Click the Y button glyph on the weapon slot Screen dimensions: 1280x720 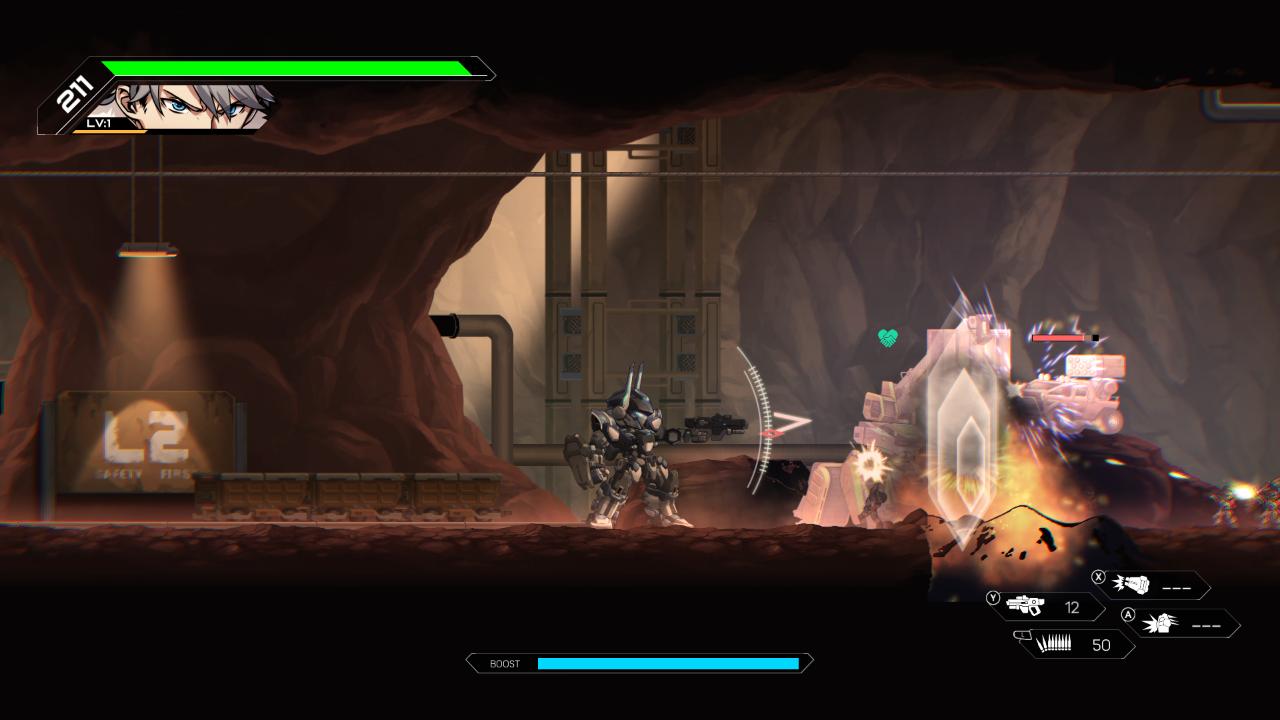point(991,598)
